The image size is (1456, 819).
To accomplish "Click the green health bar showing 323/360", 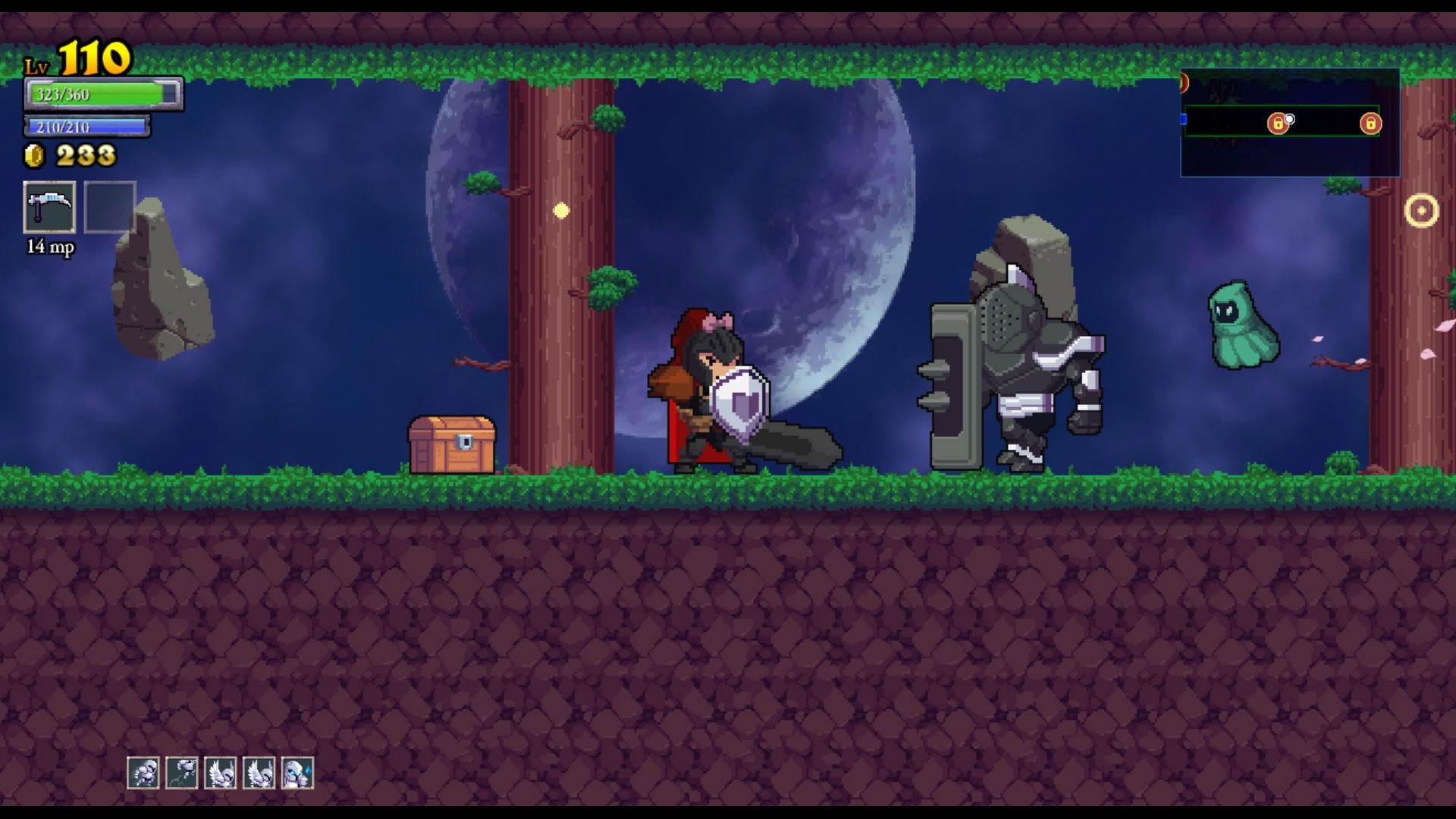I will pos(102,94).
